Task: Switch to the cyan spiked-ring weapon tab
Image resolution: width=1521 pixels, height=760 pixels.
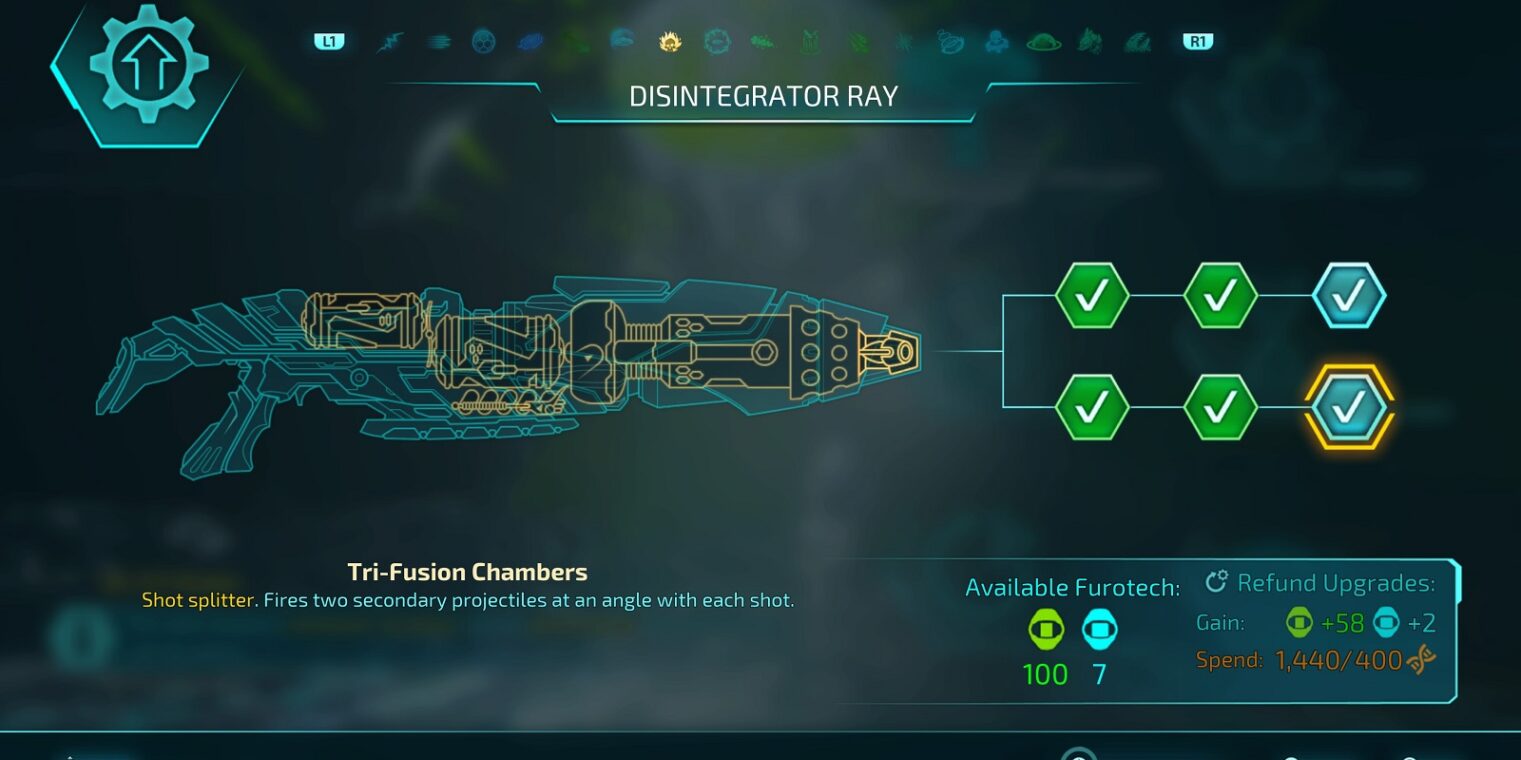Action: [x=716, y=42]
